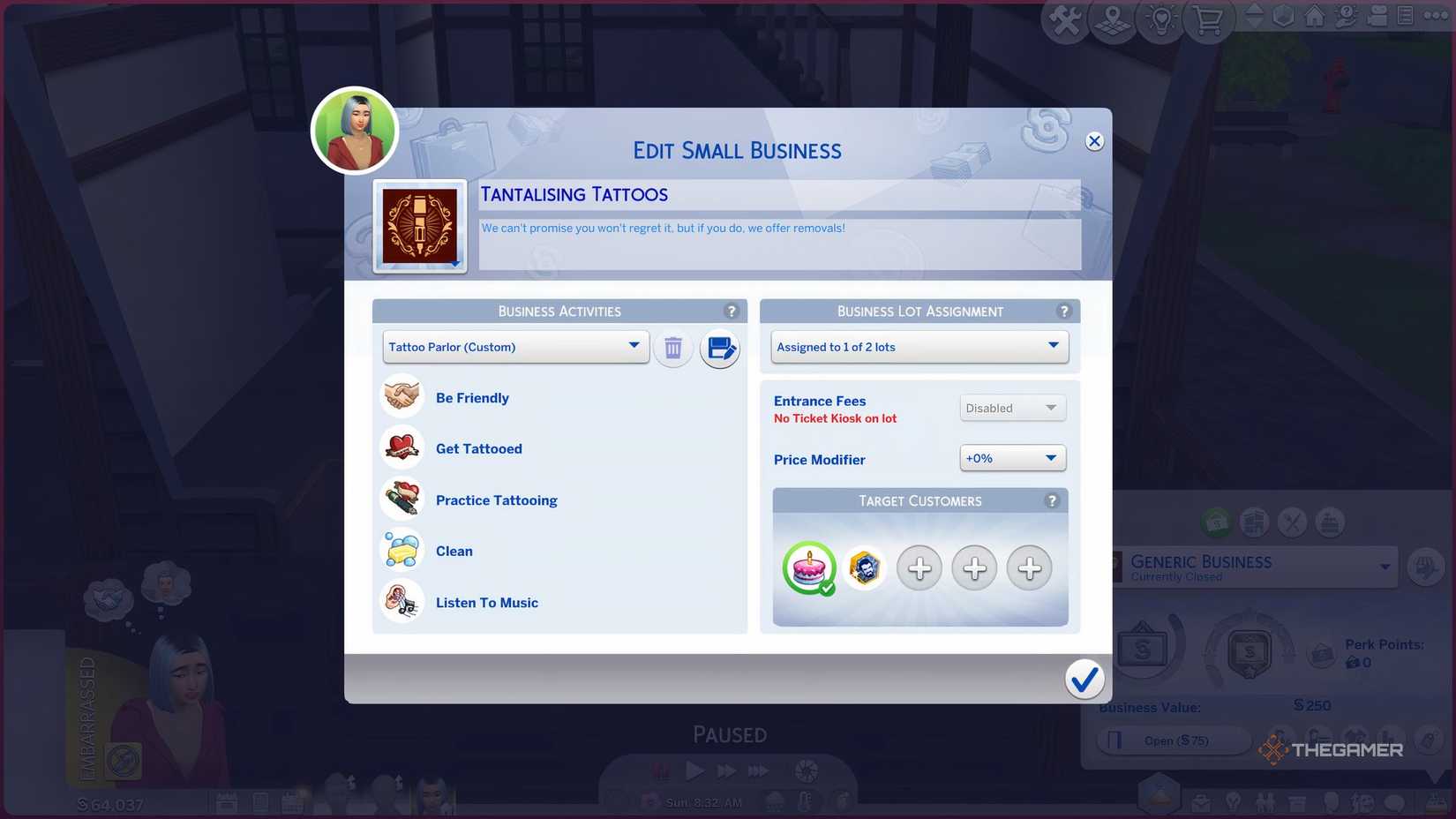The image size is (1456, 819).
Task: Open Buy Mode shopping cart icon
Action: pos(1209,19)
